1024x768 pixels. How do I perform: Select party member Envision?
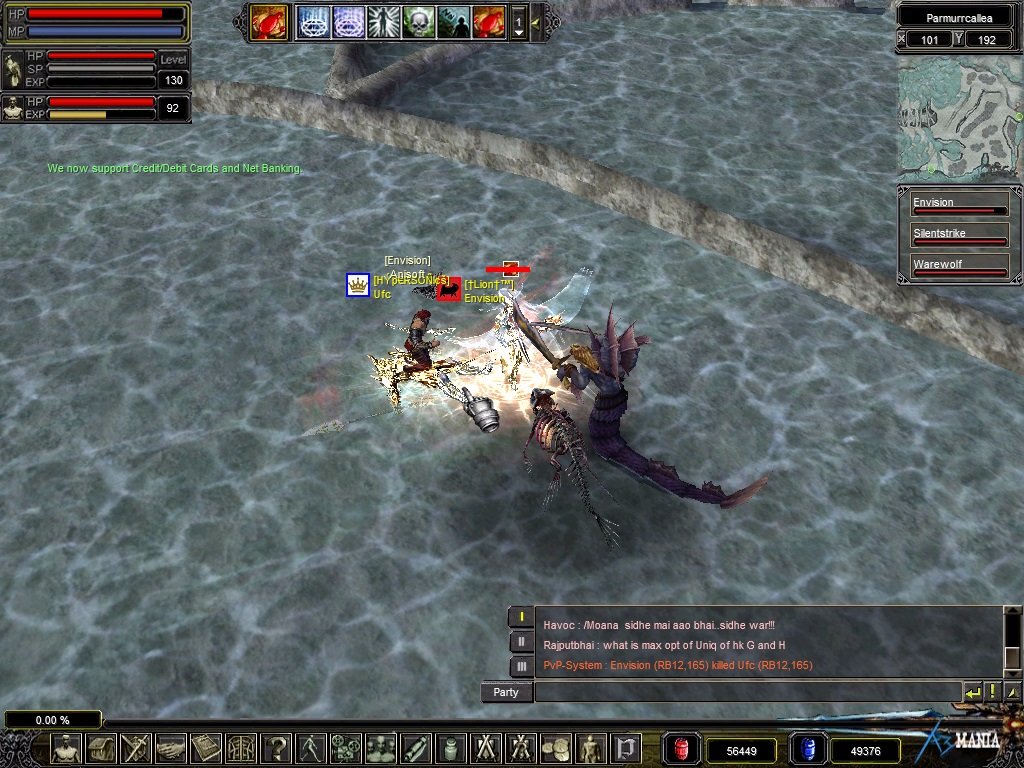(x=959, y=205)
